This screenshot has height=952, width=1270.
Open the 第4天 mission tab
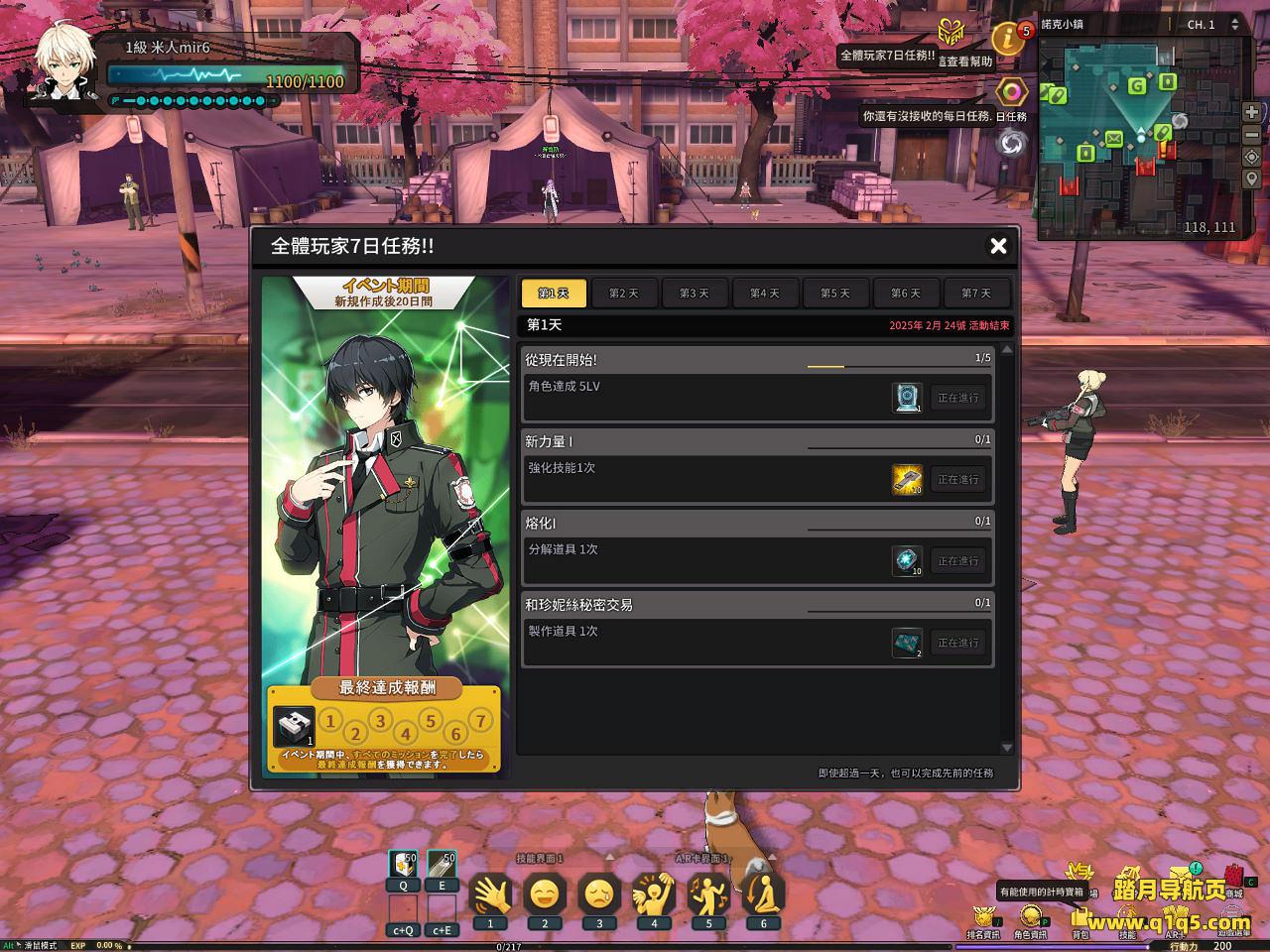(765, 294)
